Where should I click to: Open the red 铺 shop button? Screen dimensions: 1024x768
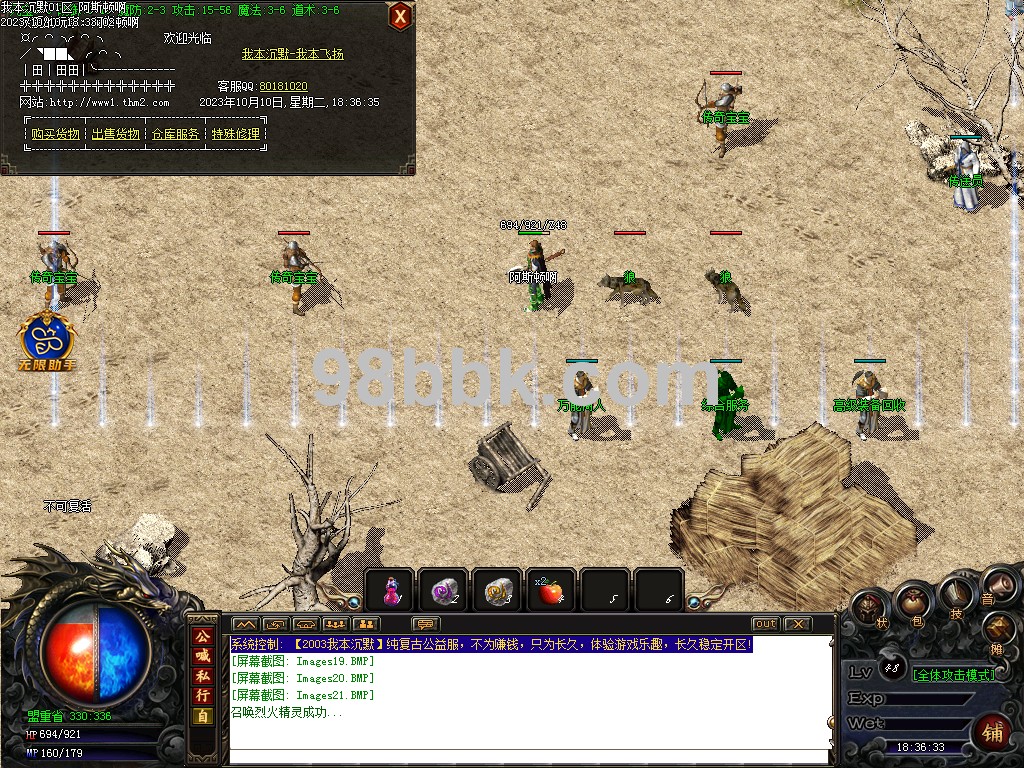[x=994, y=731]
